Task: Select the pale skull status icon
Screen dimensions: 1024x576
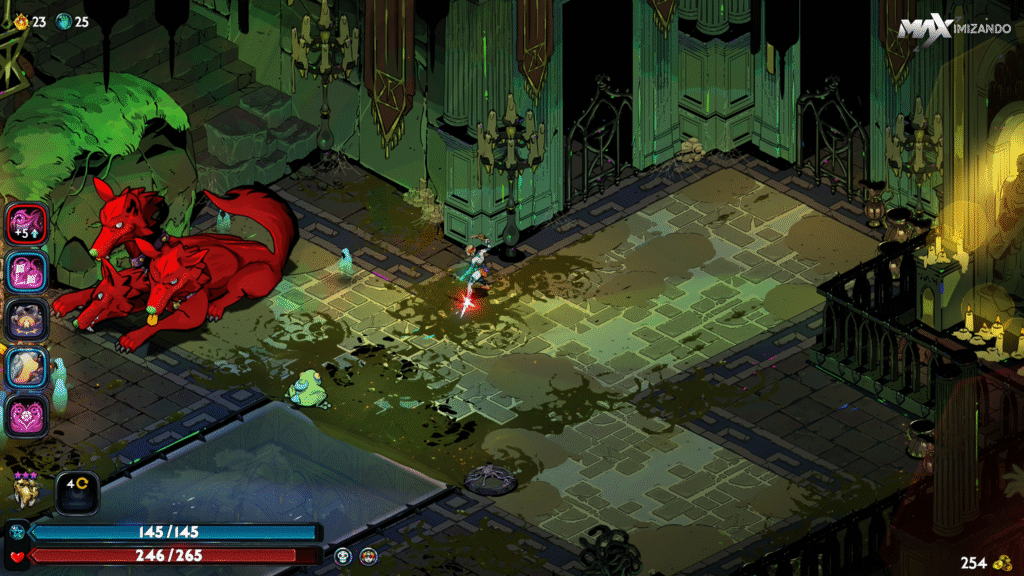Action: (343, 556)
